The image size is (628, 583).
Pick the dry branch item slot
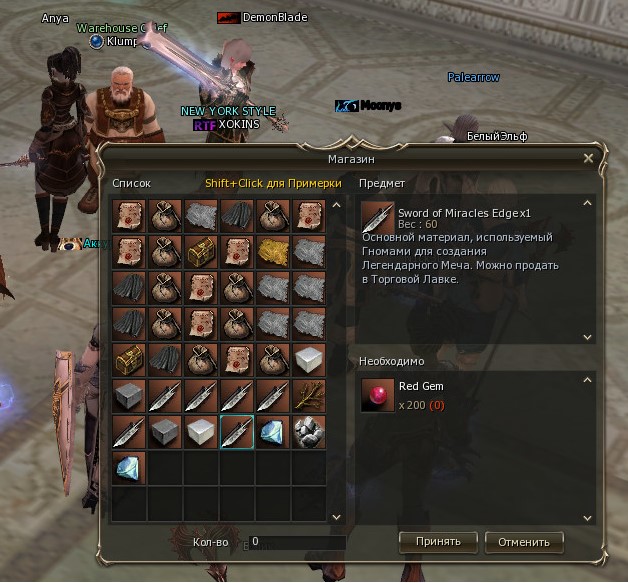point(309,396)
